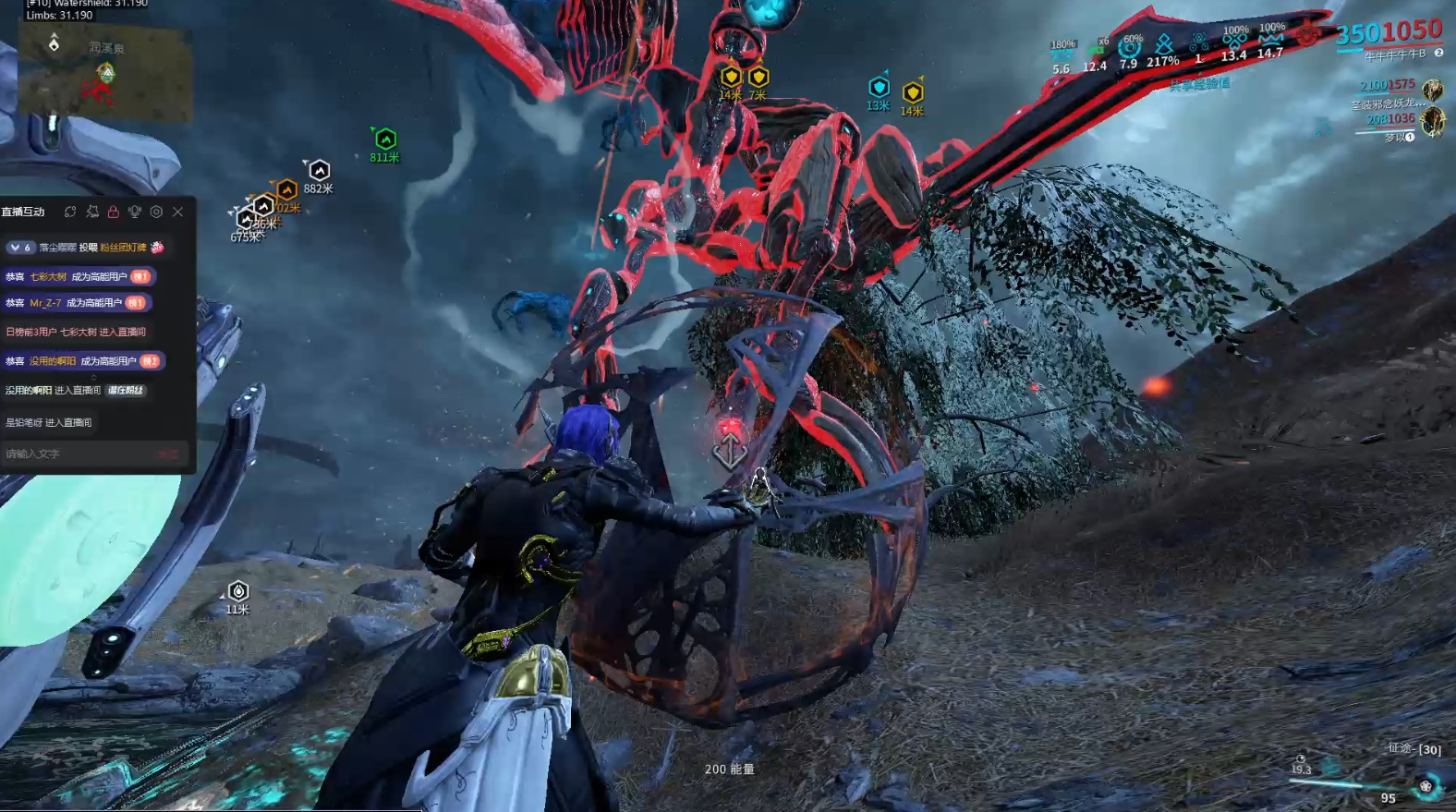Select the white marker labeled 11米

pyautogui.click(x=238, y=591)
